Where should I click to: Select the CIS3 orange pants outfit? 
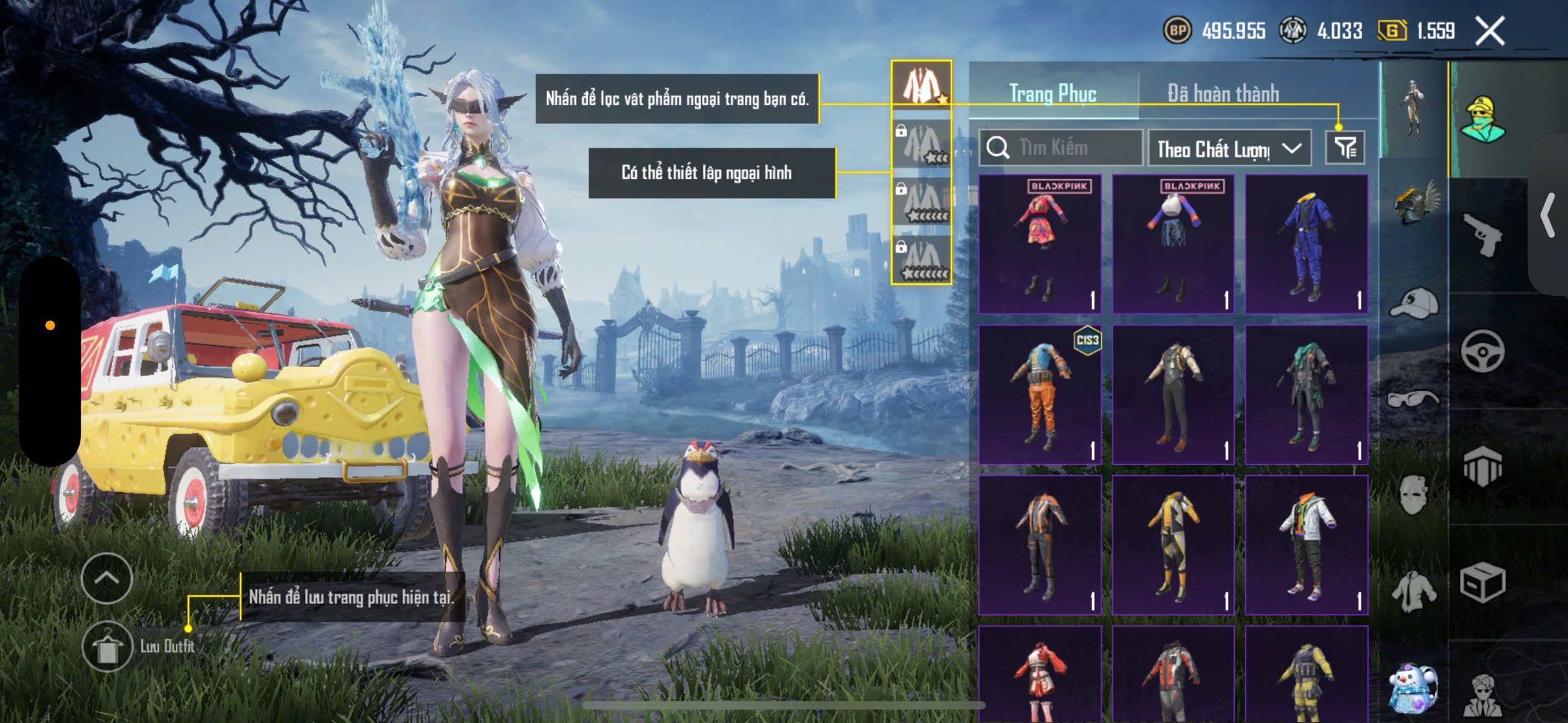point(1040,395)
